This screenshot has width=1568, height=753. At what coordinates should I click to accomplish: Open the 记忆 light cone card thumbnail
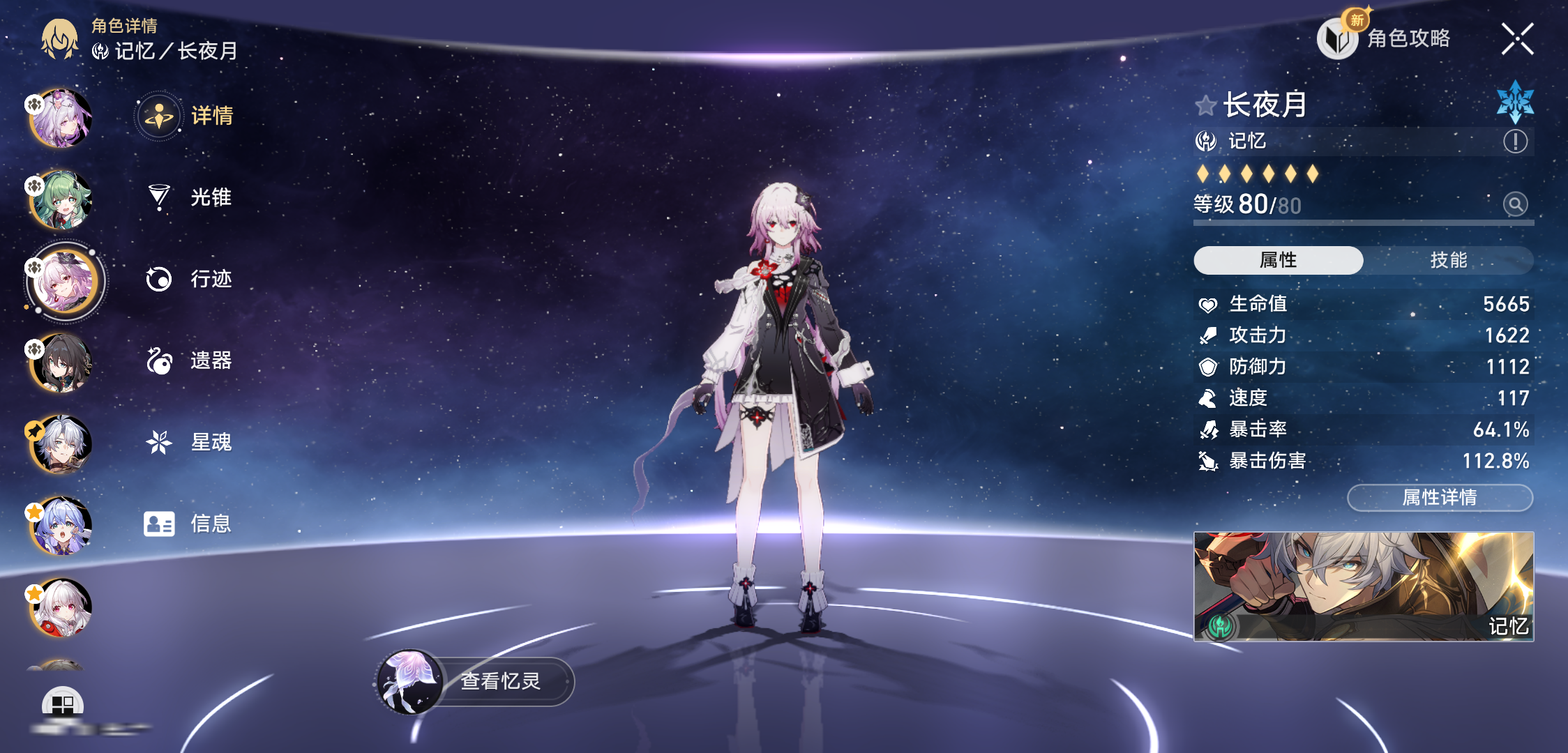click(x=1364, y=586)
